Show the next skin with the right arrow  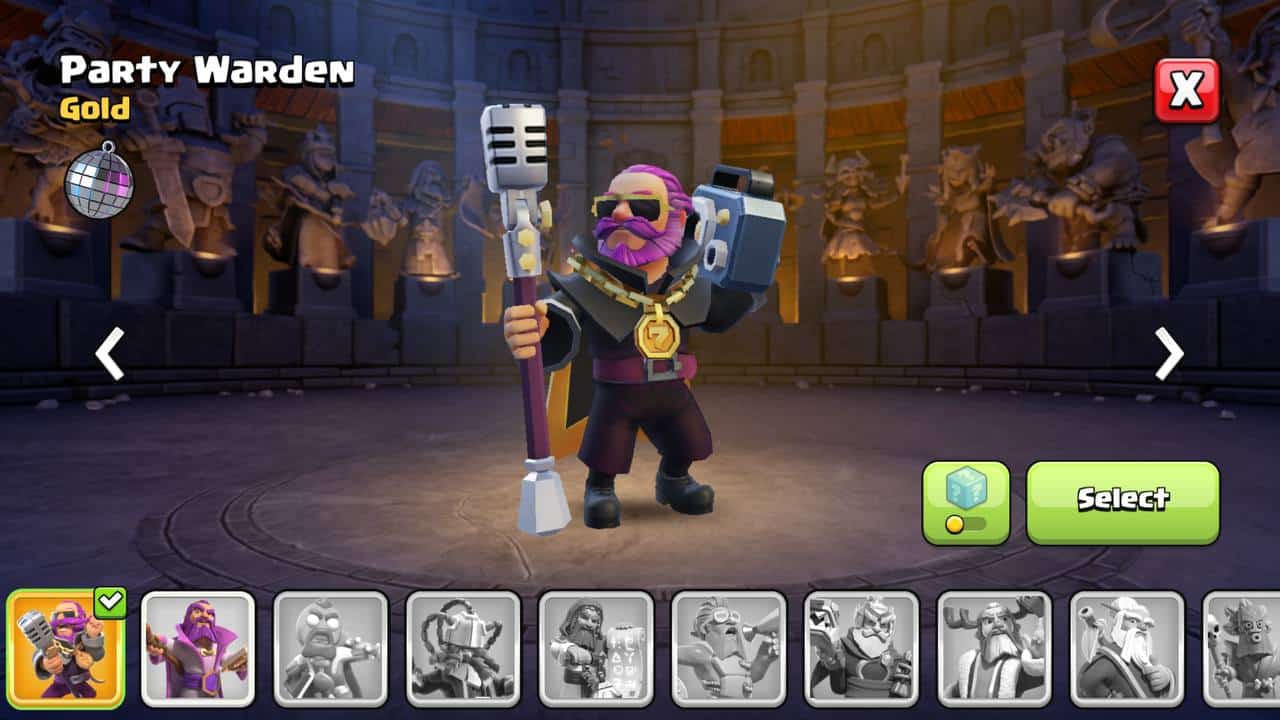[1168, 354]
